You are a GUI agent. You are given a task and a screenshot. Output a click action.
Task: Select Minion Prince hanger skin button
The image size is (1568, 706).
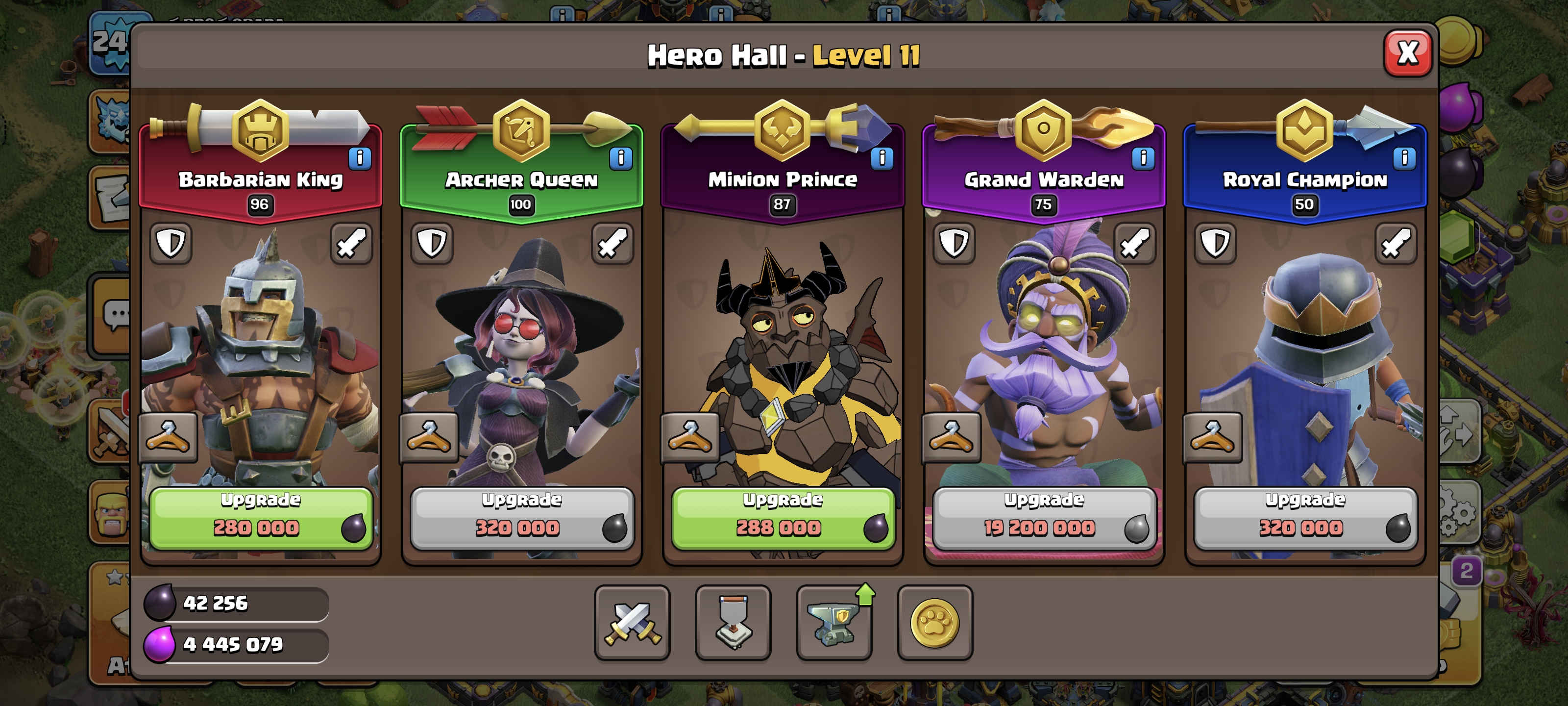point(690,437)
